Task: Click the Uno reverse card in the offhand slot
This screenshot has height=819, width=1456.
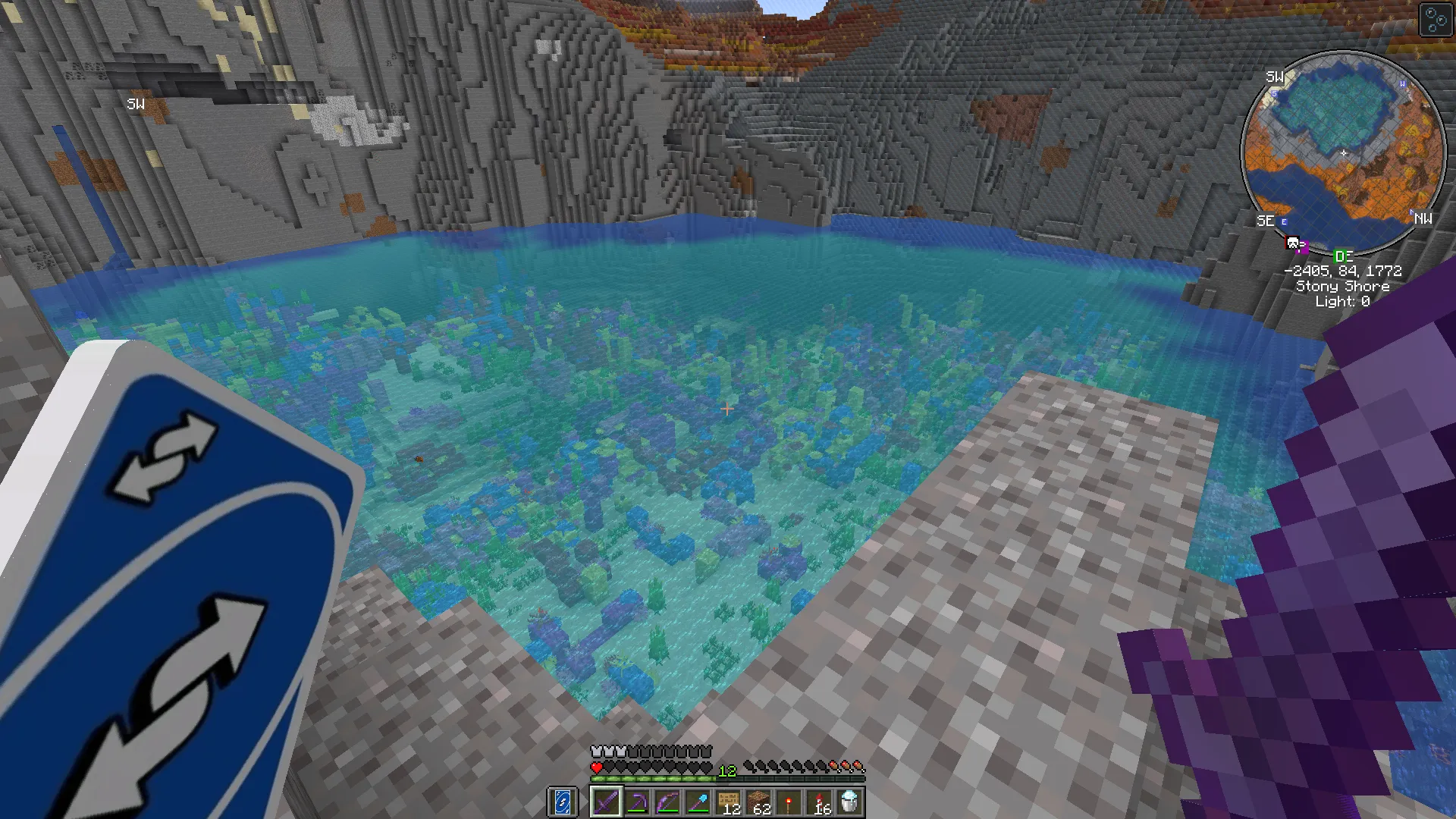Action: 561,802
